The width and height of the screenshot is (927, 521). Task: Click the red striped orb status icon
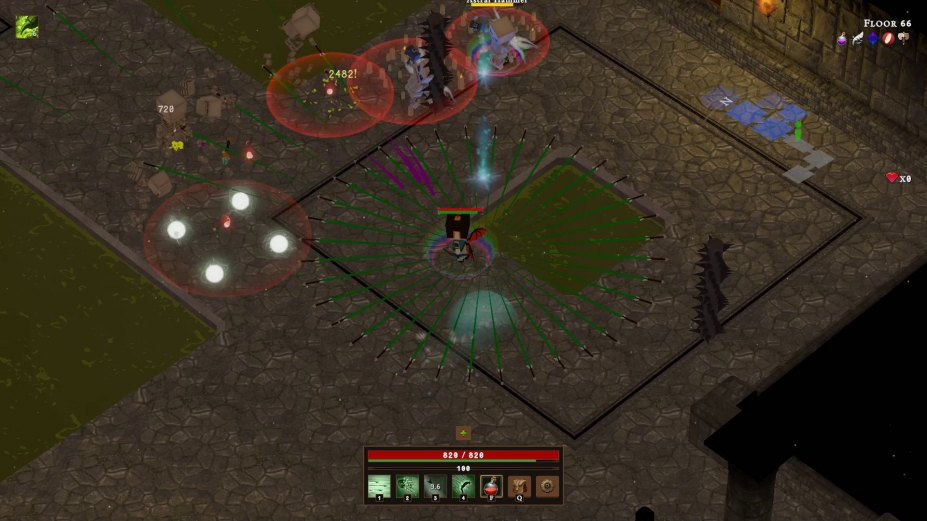(x=888, y=39)
